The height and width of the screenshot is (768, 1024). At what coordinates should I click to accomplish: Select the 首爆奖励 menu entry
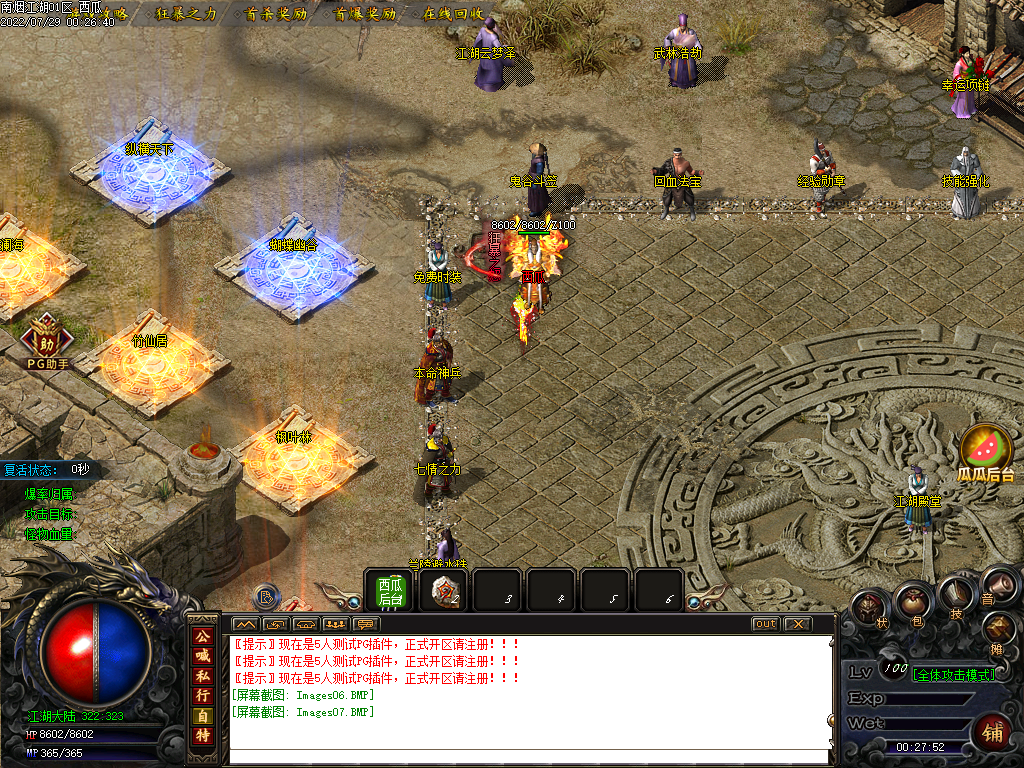click(365, 14)
